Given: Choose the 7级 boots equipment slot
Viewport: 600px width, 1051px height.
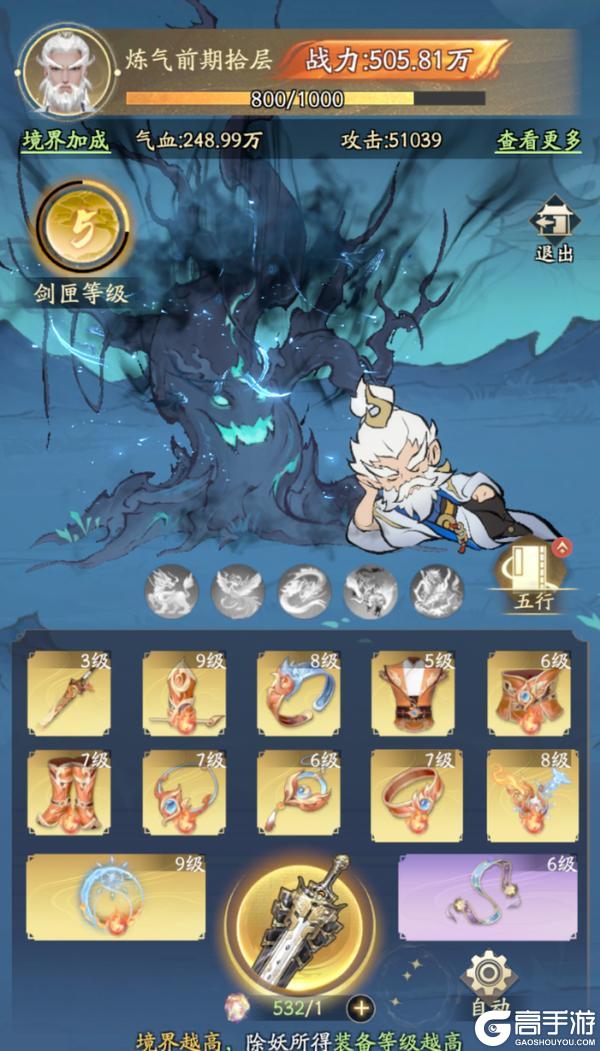Looking at the screenshot, I should click(69, 791).
